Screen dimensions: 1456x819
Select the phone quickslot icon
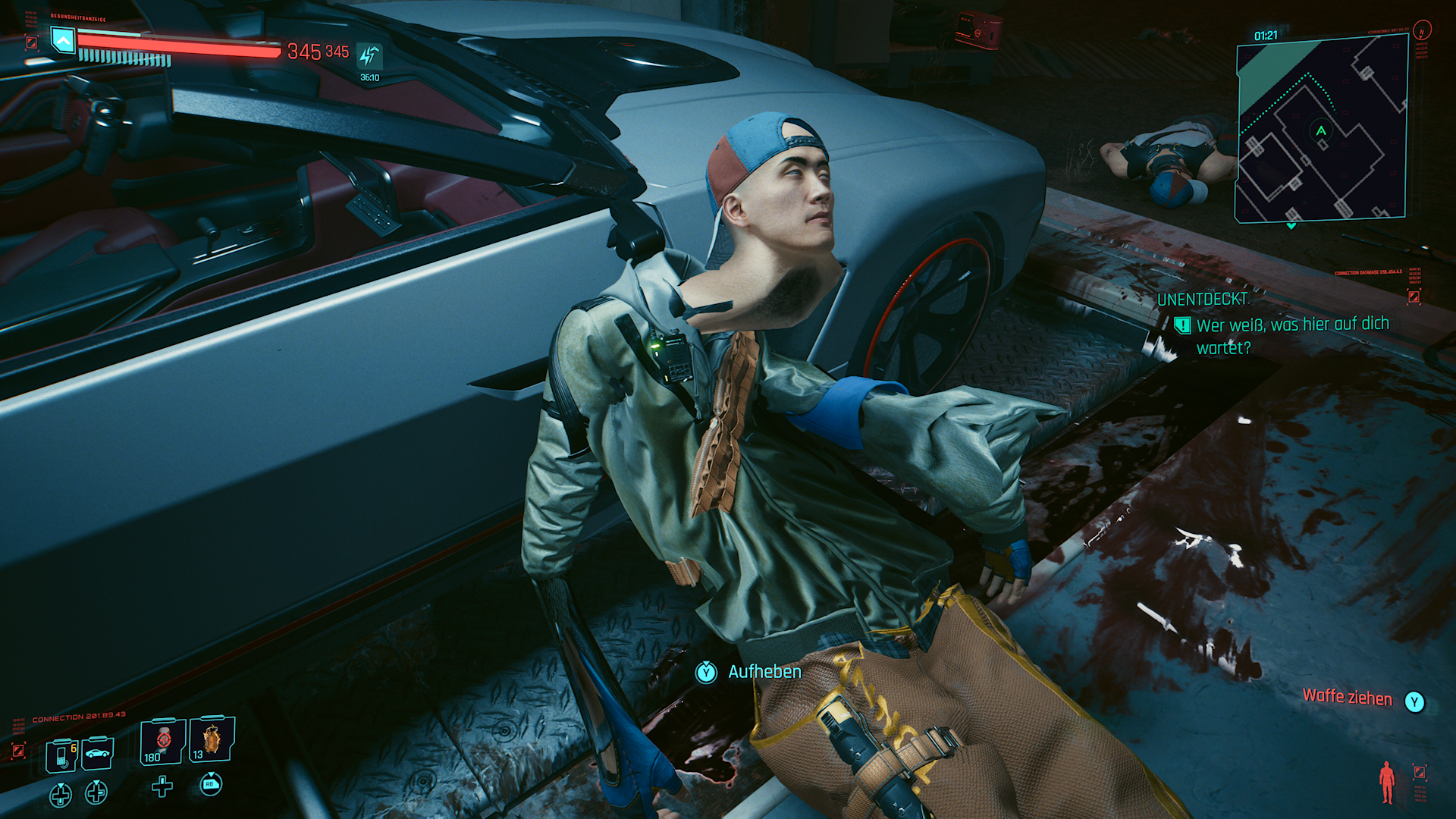coord(61,755)
